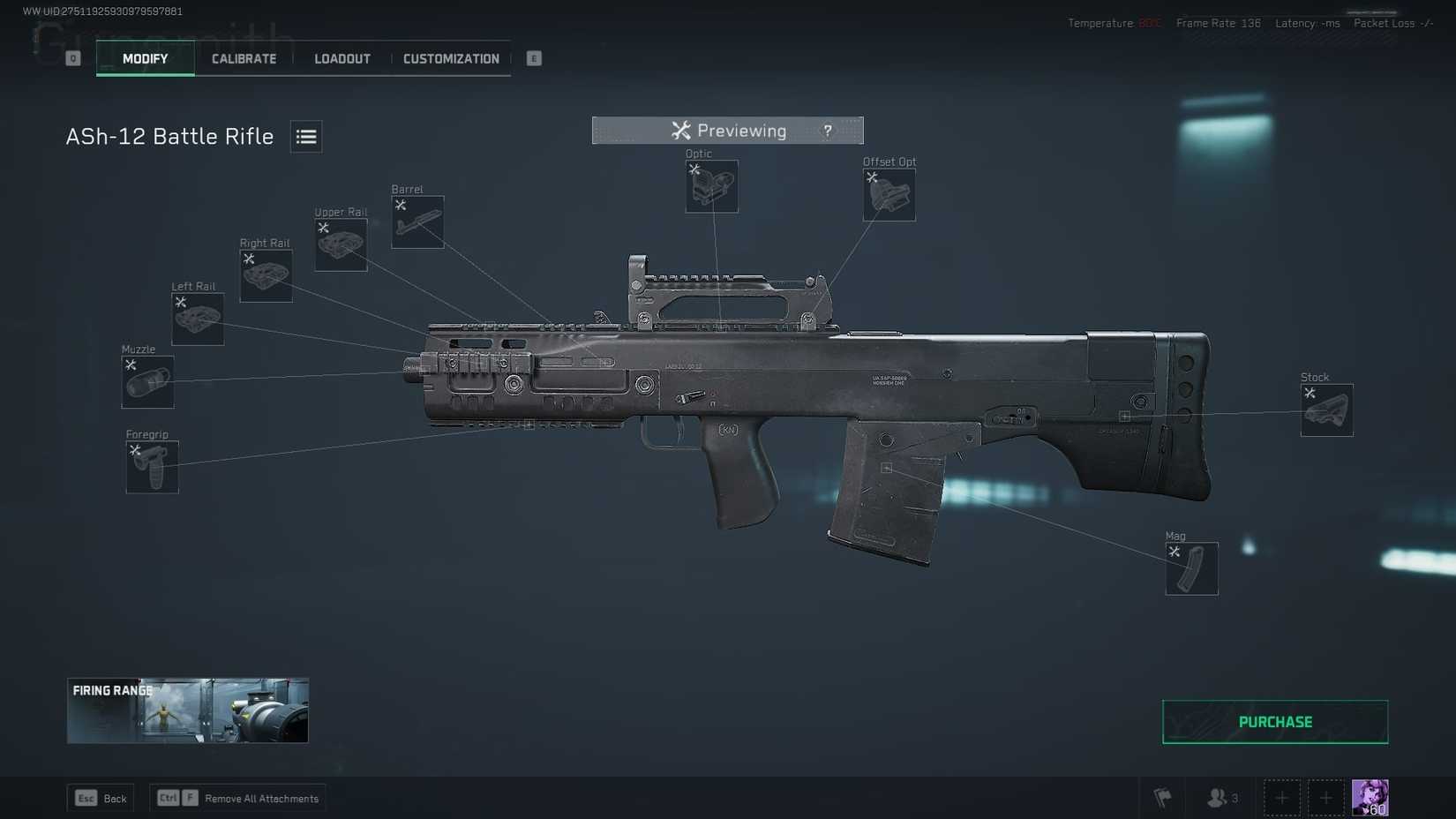Choose the Offset Opt attachment slot

coord(889,195)
